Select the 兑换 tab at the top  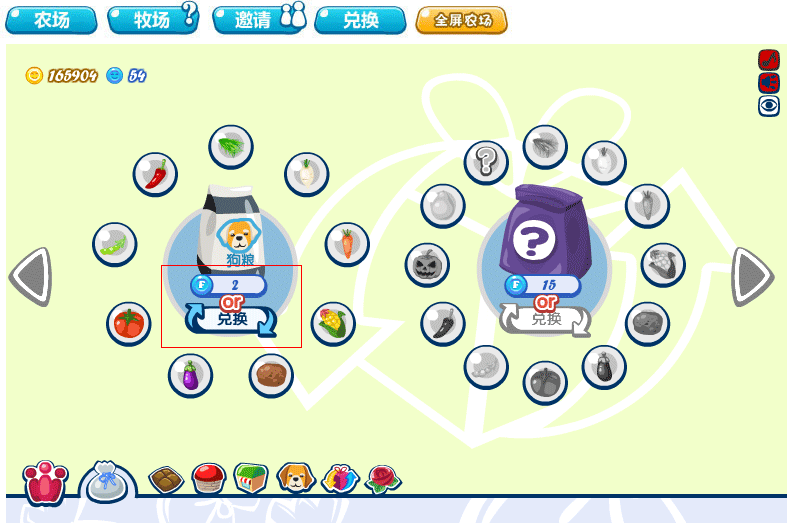click(x=360, y=20)
